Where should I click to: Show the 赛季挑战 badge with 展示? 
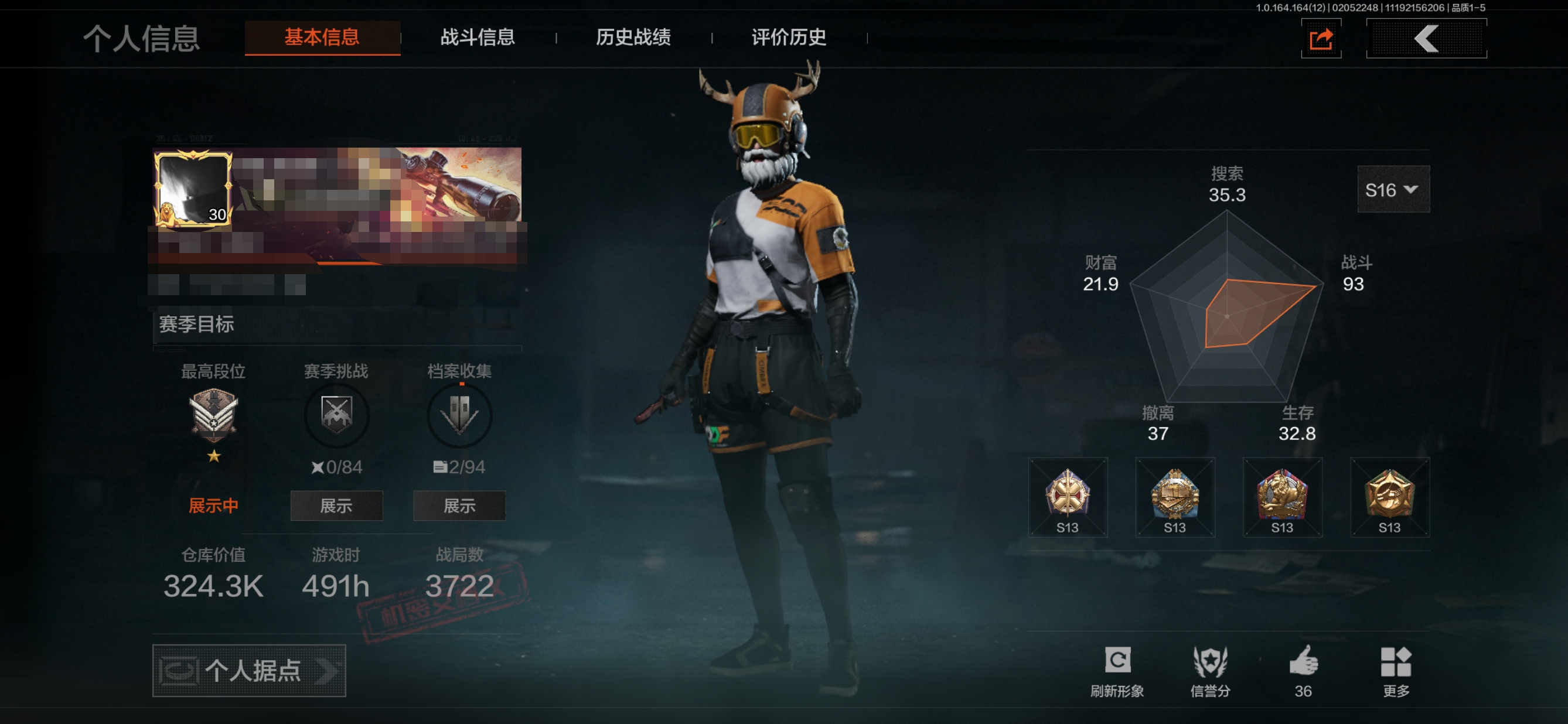(x=336, y=506)
